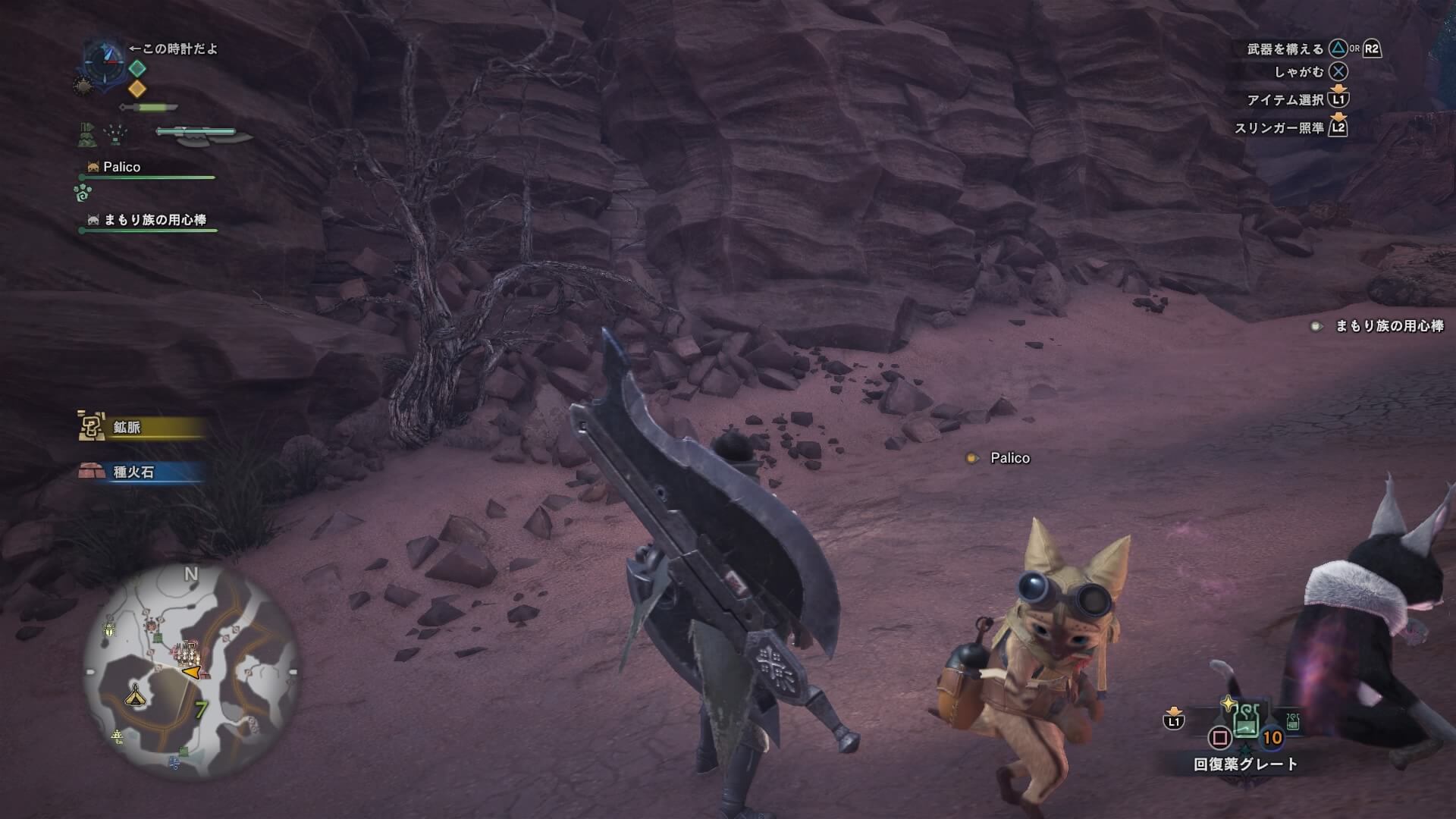This screenshot has height=819, width=1456.
Task: Click the Palico name tag in the scene
Action: coord(1009,458)
